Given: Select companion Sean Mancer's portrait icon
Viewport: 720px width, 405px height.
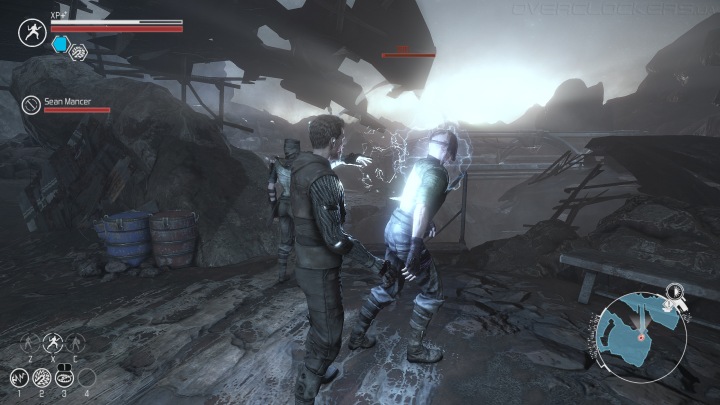Looking at the screenshot, I should click(33, 104).
